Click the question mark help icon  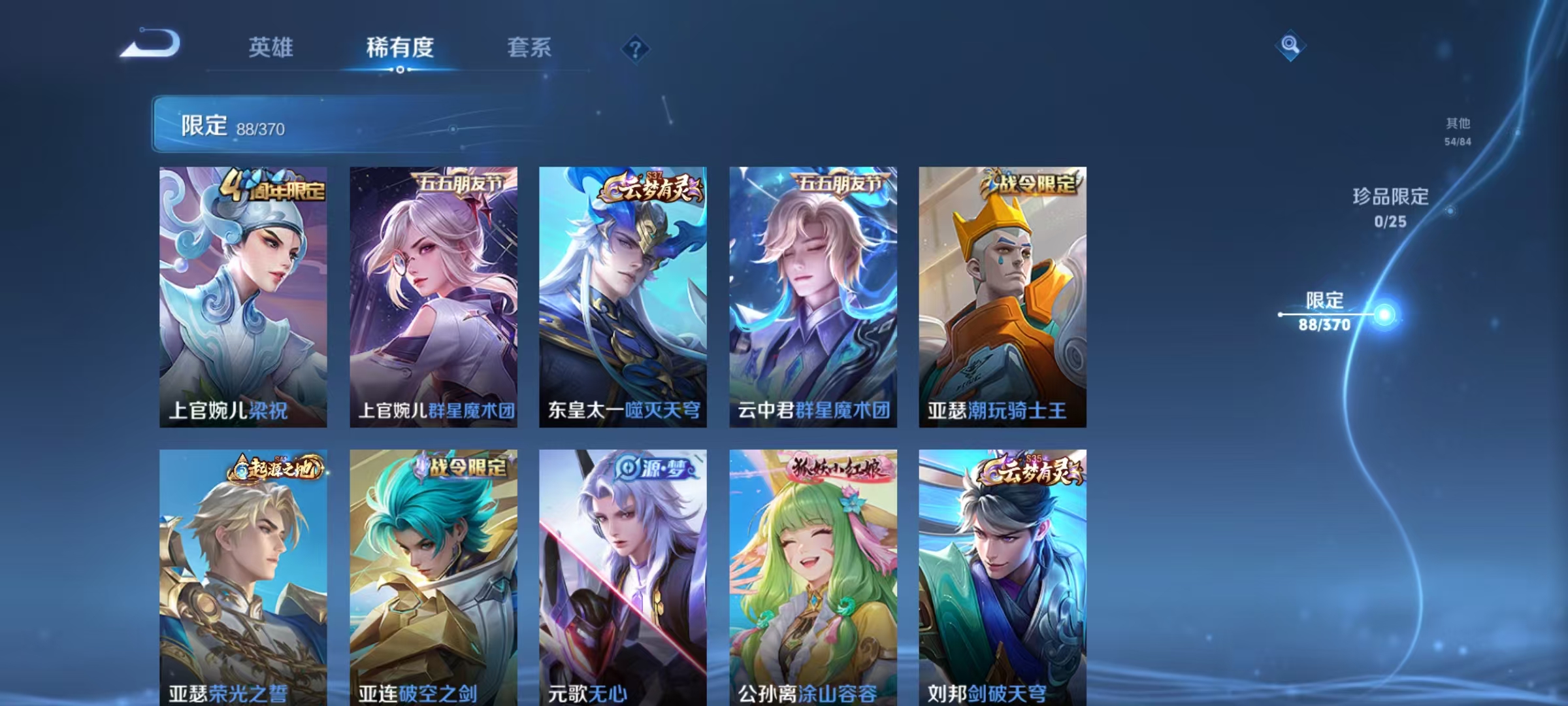pyautogui.click(x=637, y=47)
